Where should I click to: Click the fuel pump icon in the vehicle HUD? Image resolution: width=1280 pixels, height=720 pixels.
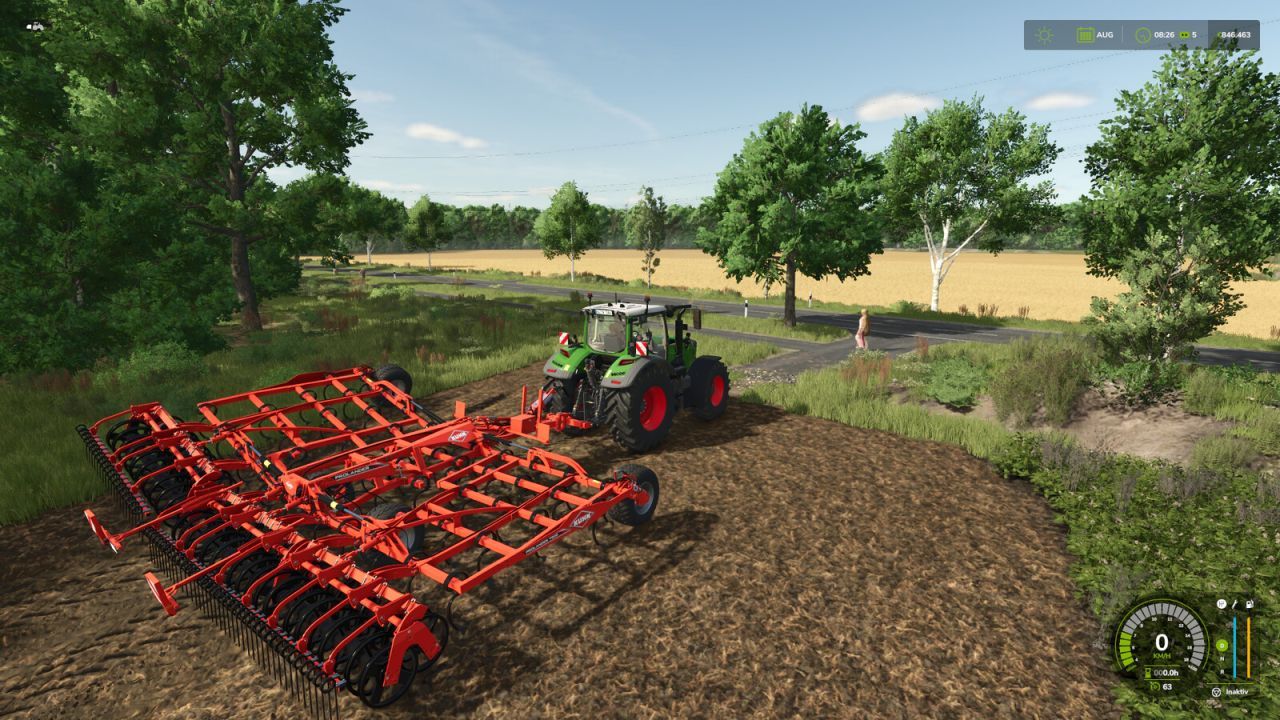pos(1250,604)
